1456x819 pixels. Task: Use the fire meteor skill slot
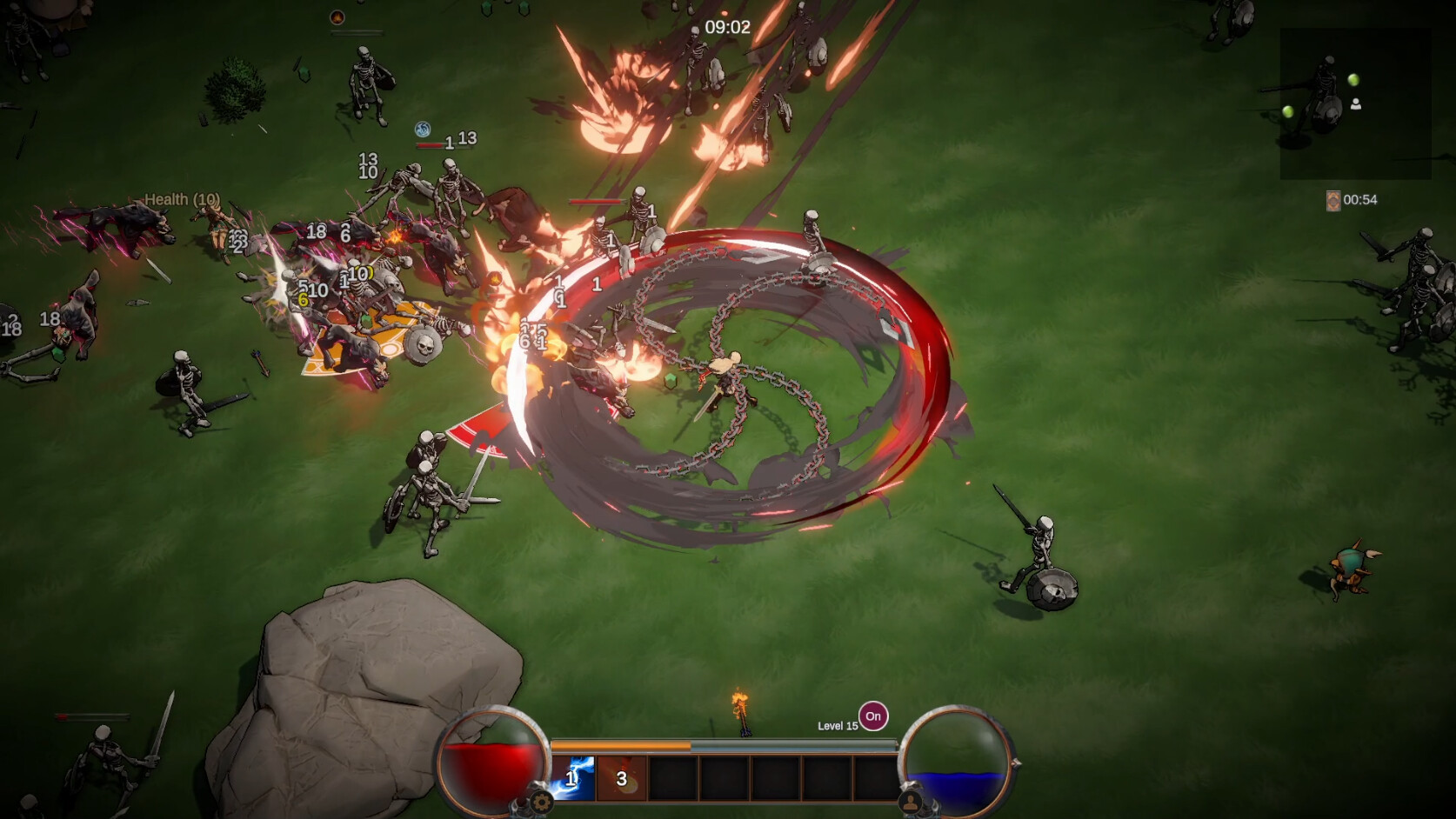(622, 778)
